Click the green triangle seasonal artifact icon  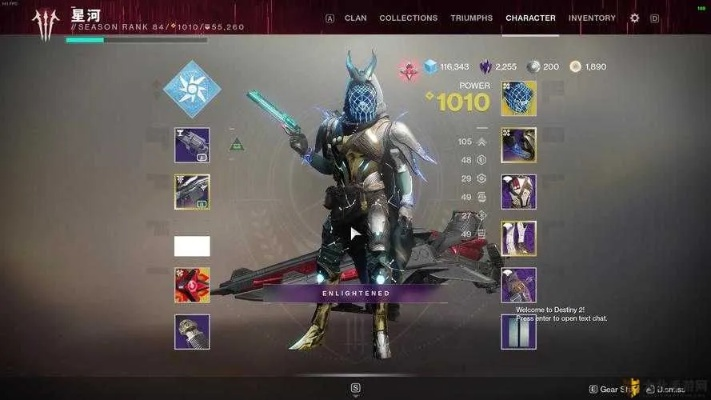[236, 145]
